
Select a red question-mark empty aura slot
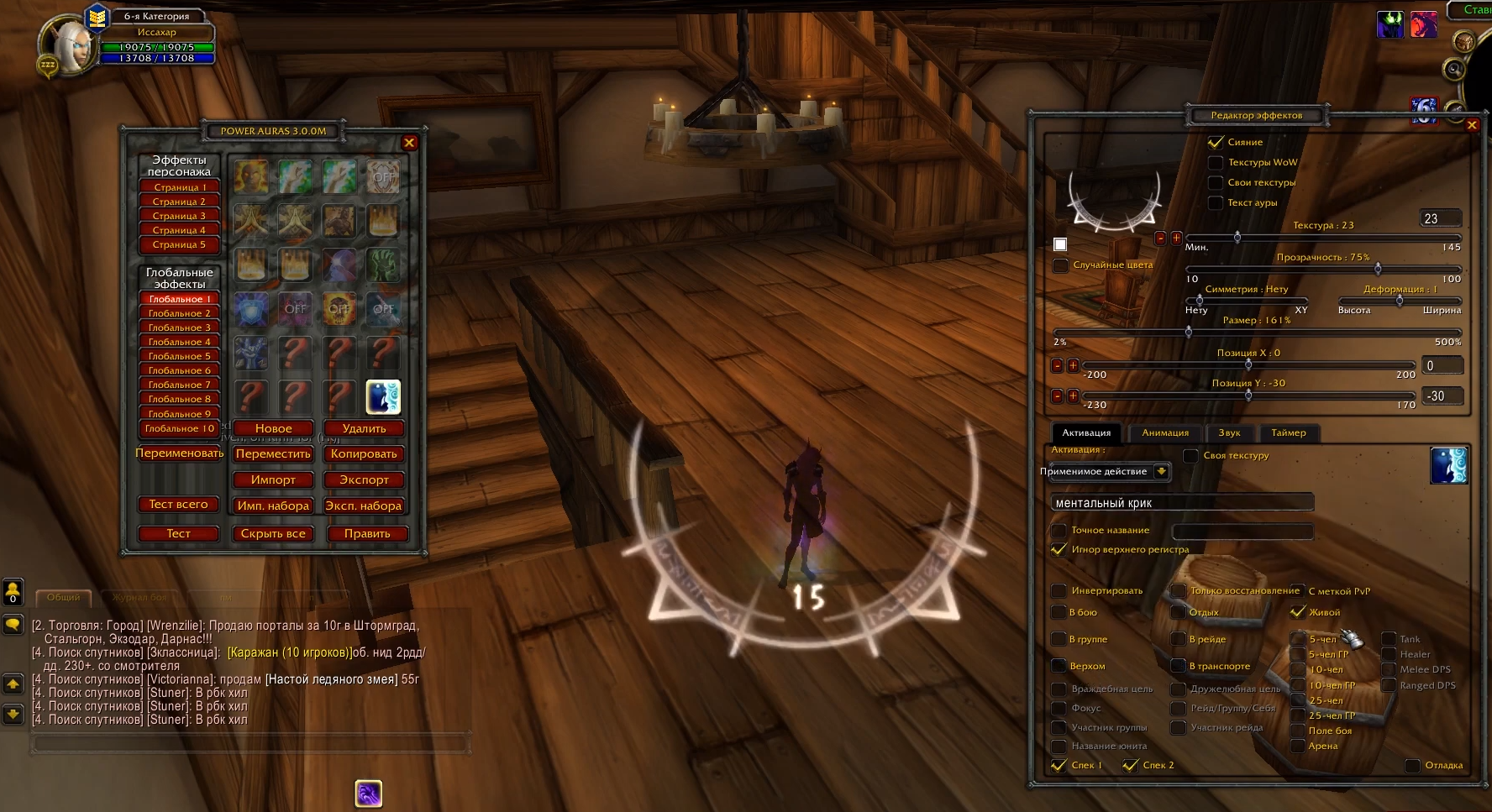[x=294, y=351]
